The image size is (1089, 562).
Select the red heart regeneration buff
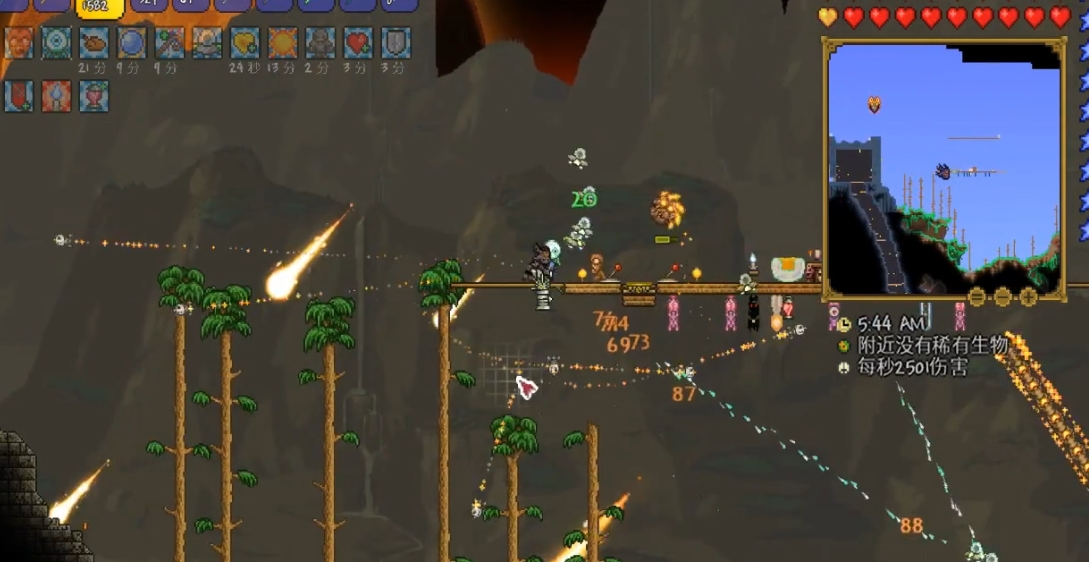click(x=358, y=43)
